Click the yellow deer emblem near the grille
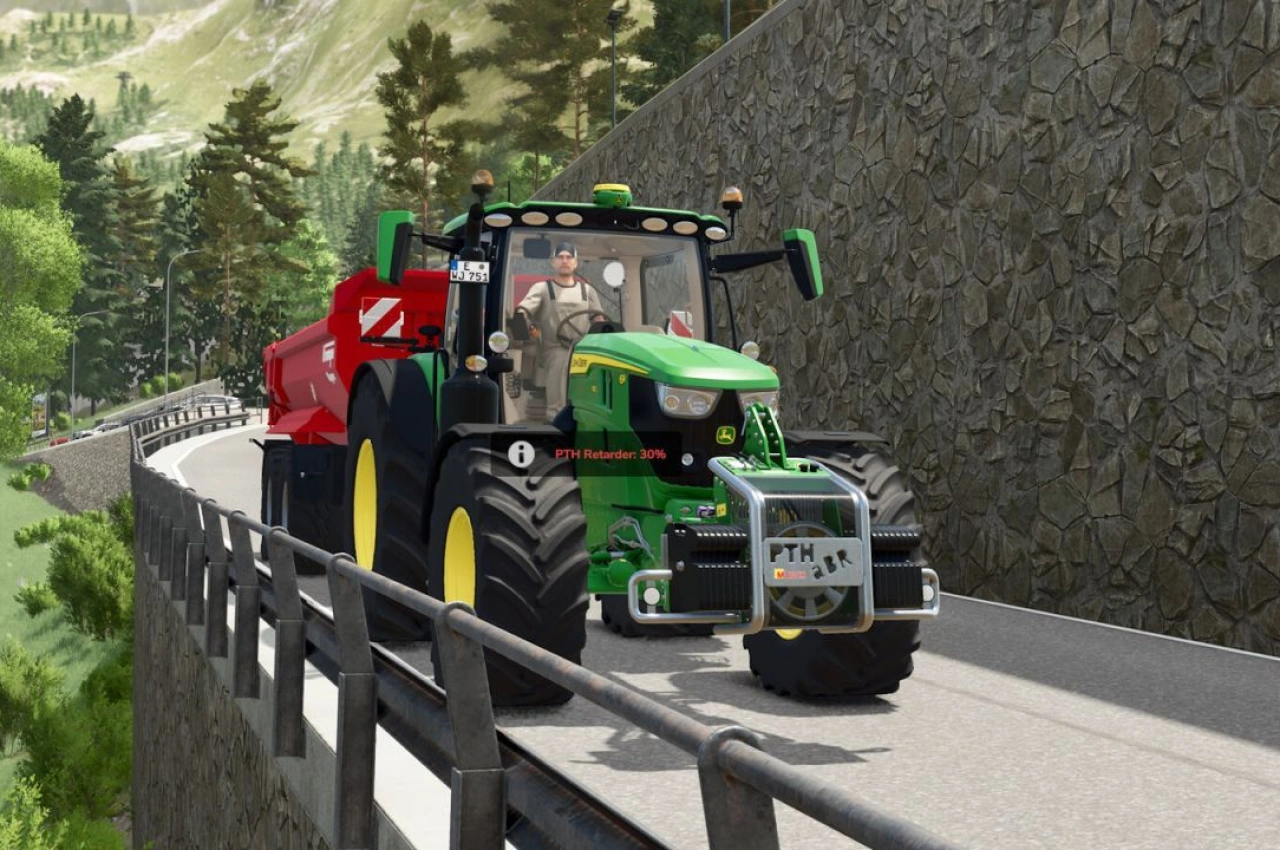This screenshot has height=850, width=1280. pos(728,435)
